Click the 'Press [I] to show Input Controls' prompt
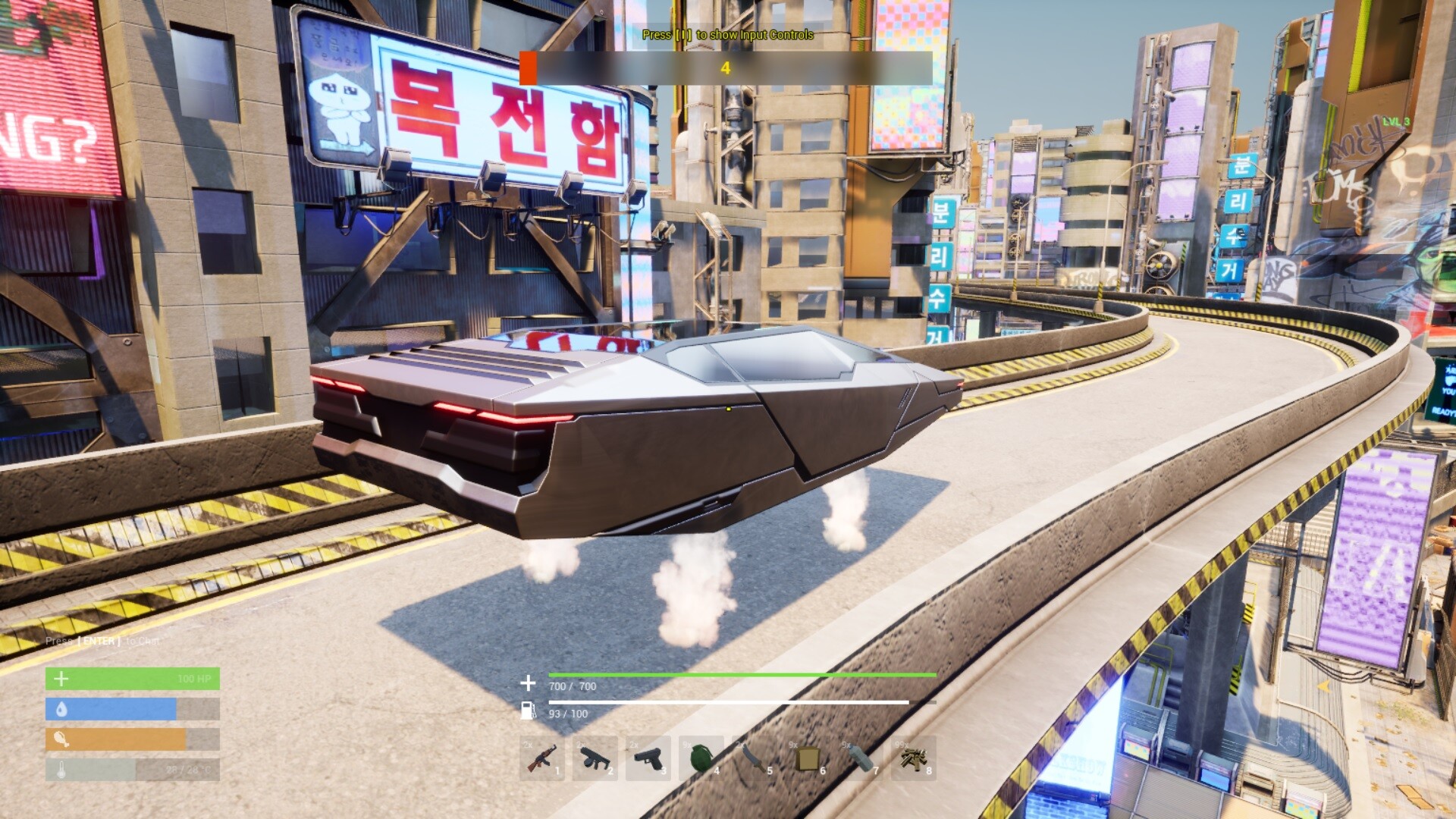The width and height of the screenshot is (1456, 819). (727, 35)
